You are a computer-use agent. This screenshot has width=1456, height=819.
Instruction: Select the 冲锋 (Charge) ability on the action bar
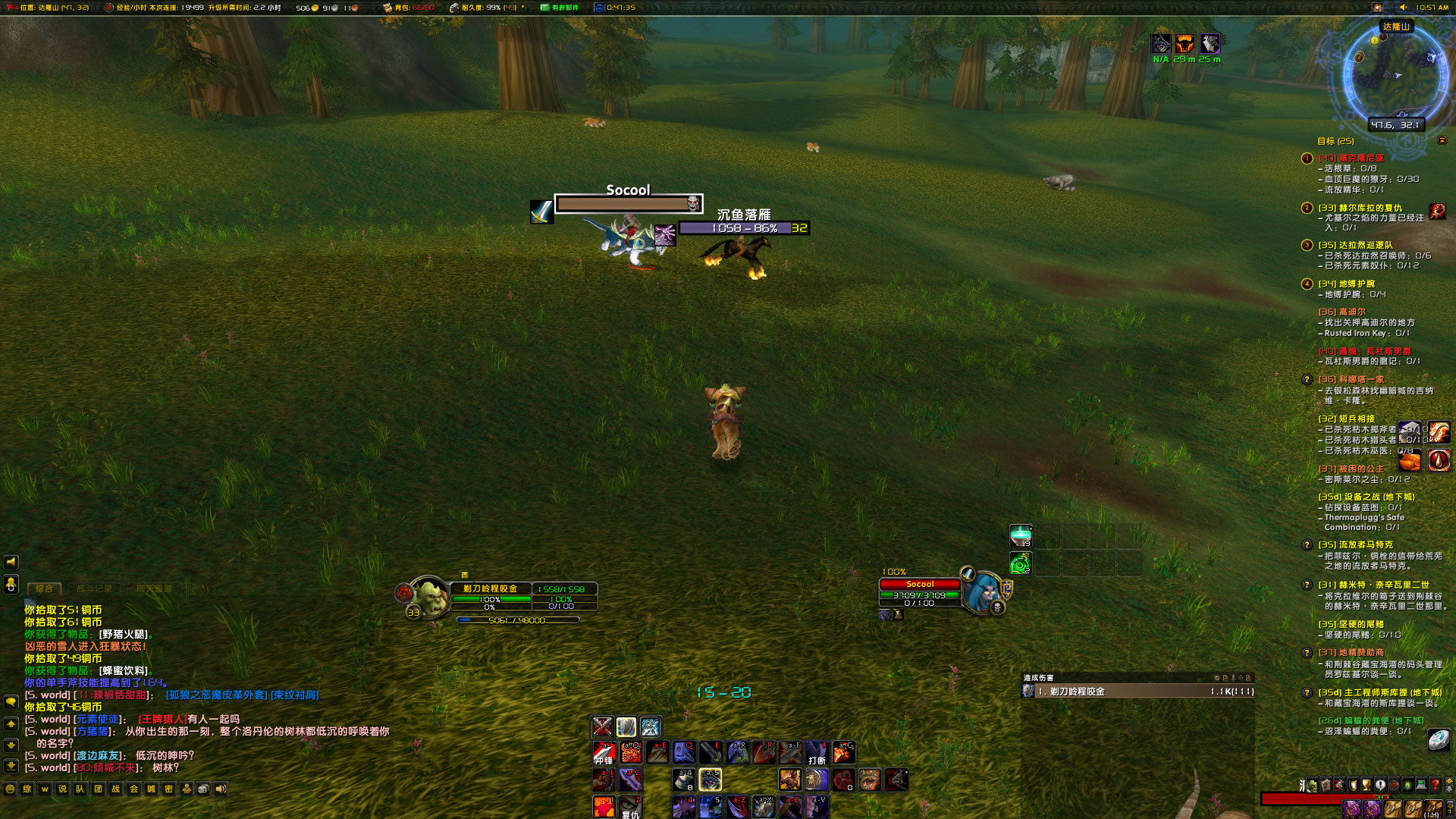[x=603, y=753]
